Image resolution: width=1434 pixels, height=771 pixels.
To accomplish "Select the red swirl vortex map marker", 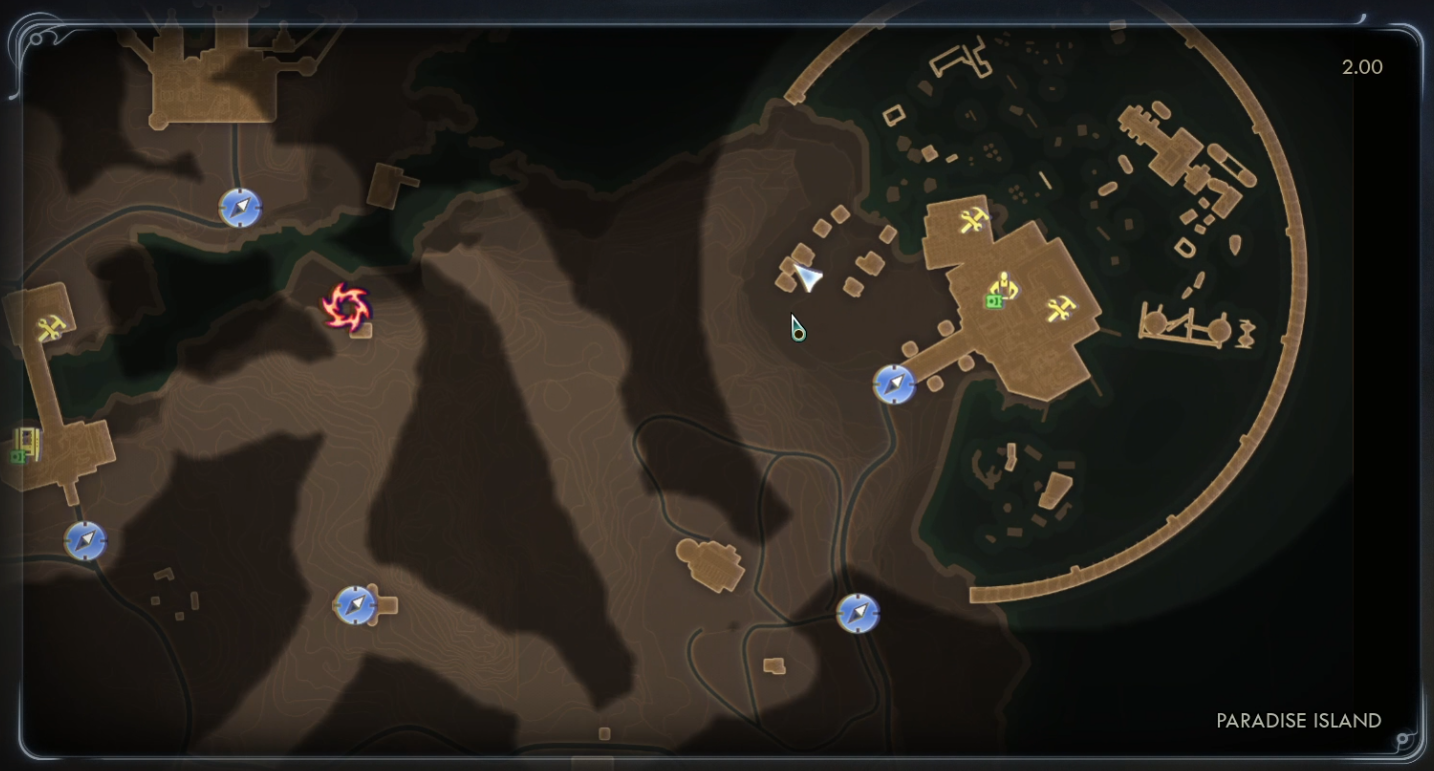I will tap(347, 306).
